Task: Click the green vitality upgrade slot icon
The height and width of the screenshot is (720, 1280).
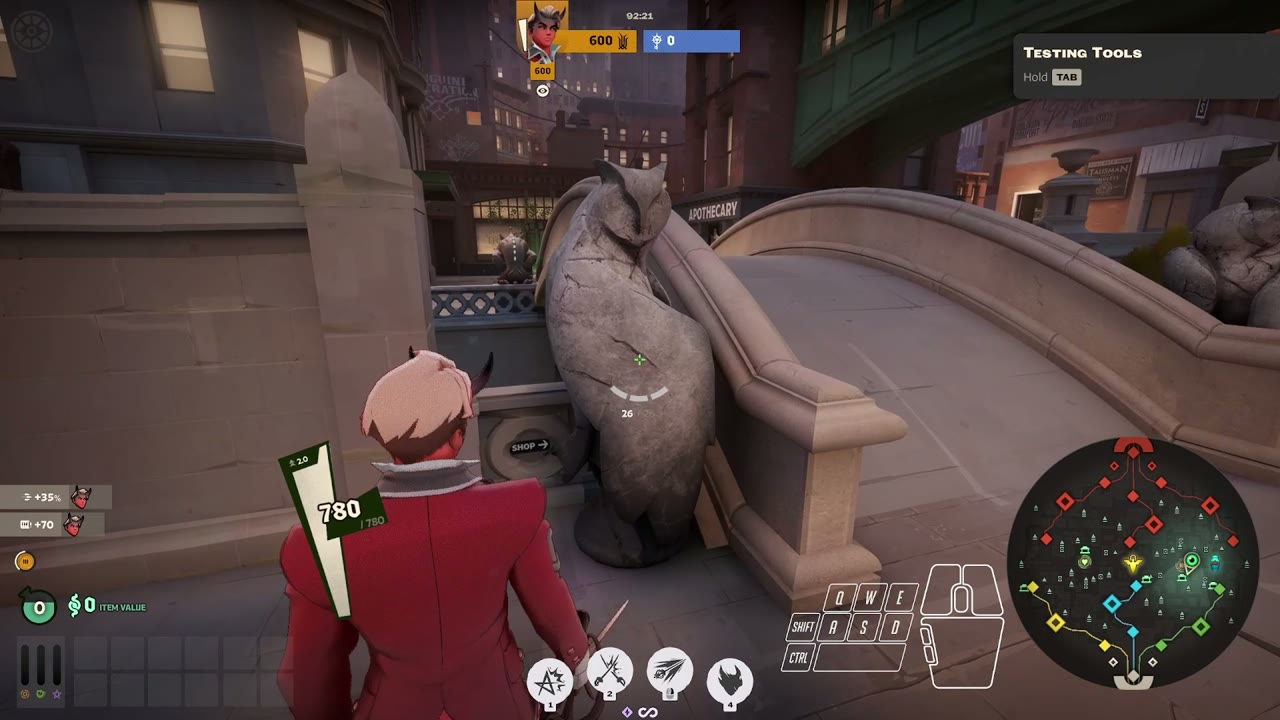Action: [40, 695]
